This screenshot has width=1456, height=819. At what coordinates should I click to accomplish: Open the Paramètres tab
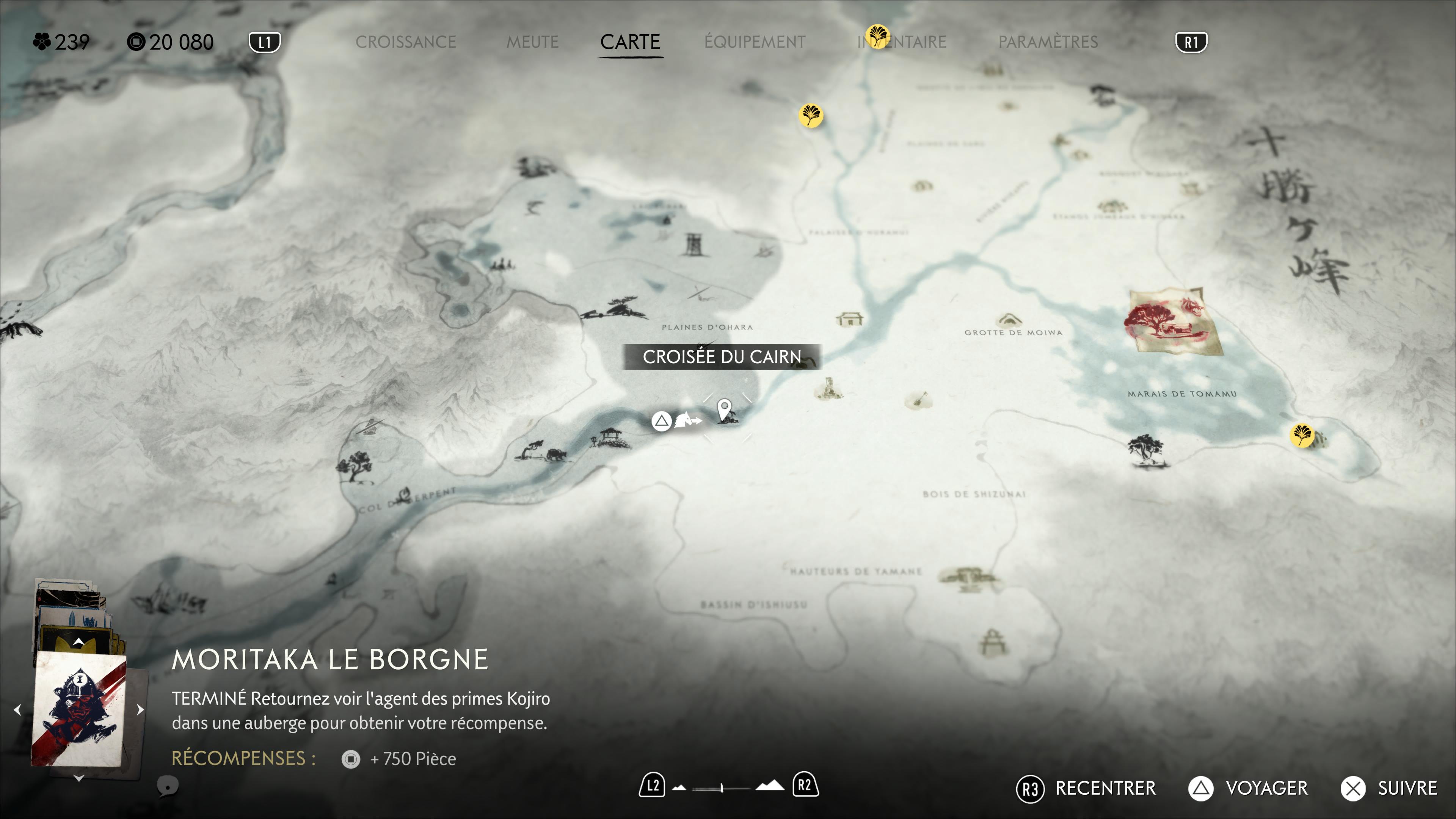tap(1047, 42)
